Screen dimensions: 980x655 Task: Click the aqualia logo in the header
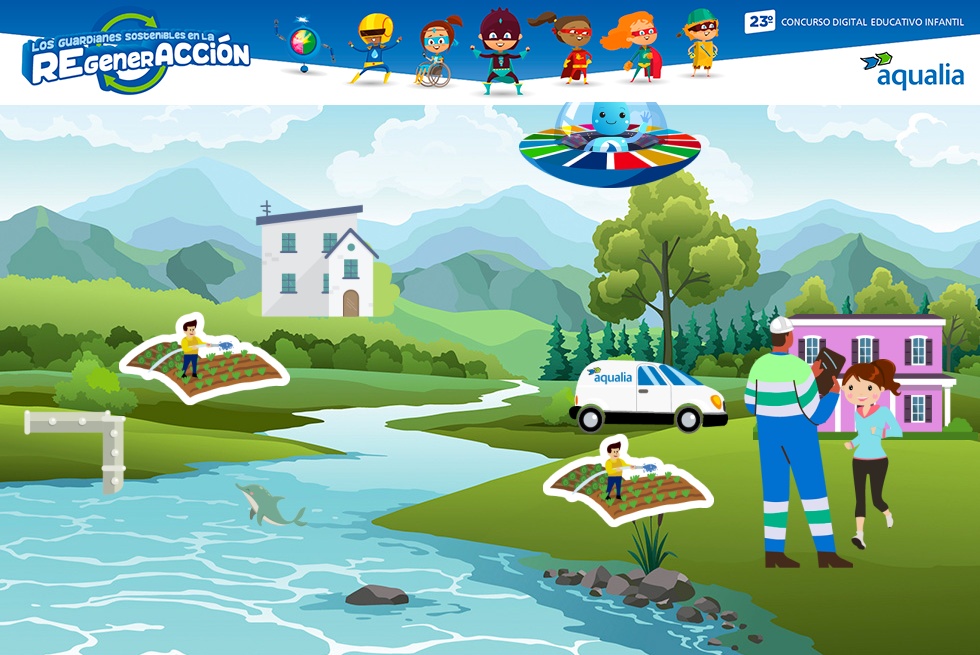(911, 70)
